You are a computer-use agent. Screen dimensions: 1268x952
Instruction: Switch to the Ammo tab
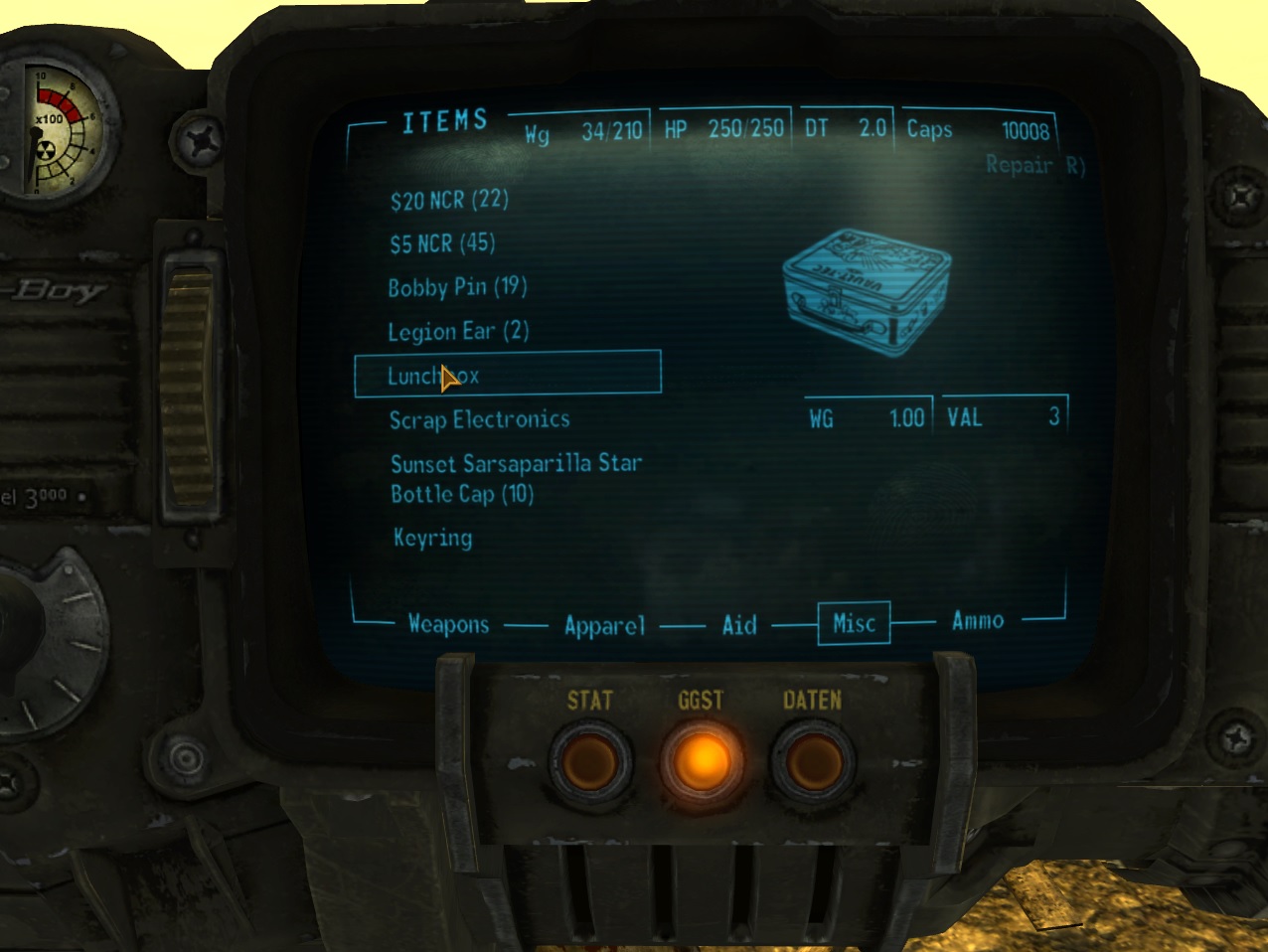(978, 621)
